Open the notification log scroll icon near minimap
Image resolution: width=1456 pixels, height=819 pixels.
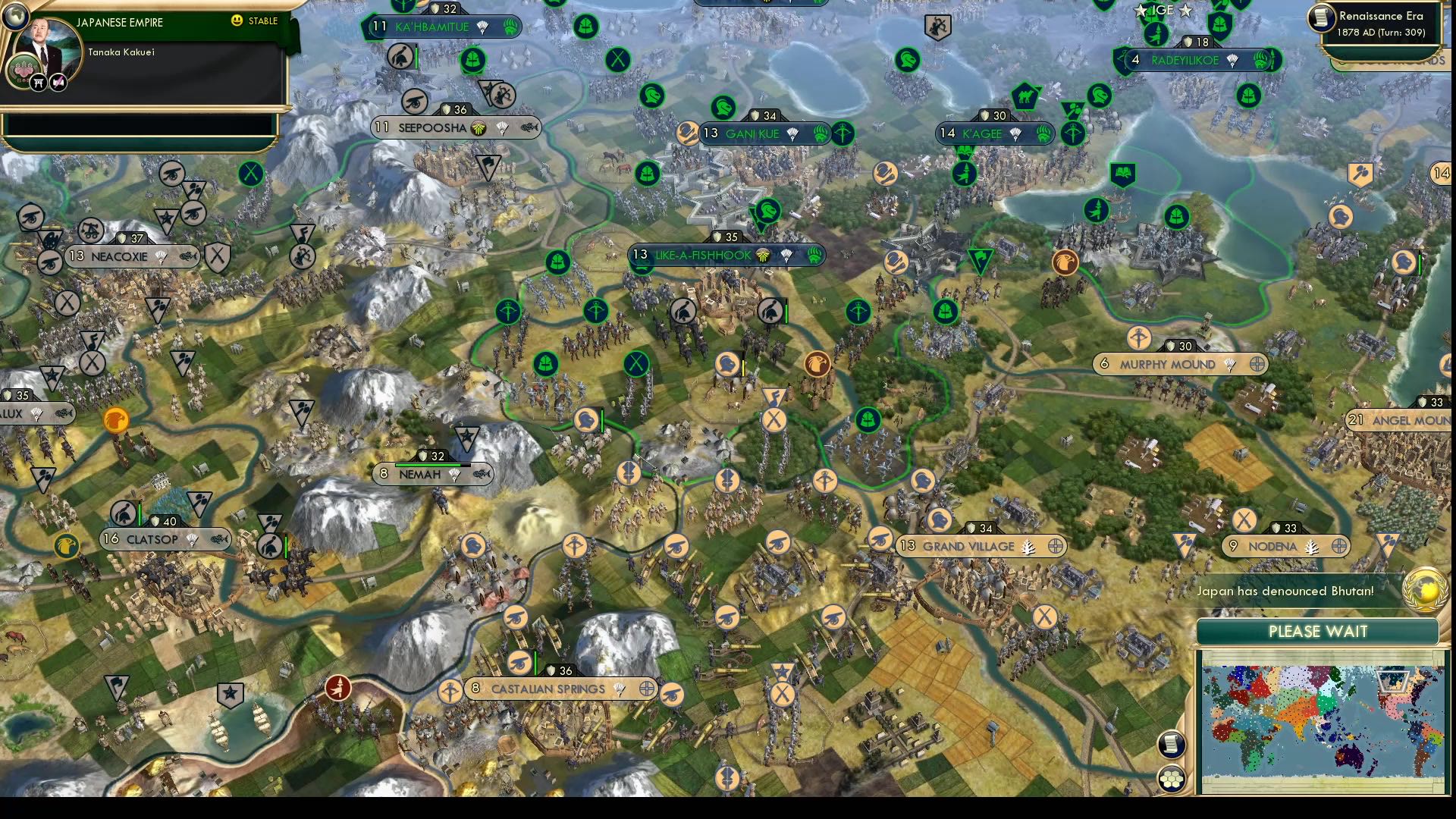click(x=1171, y=745)
